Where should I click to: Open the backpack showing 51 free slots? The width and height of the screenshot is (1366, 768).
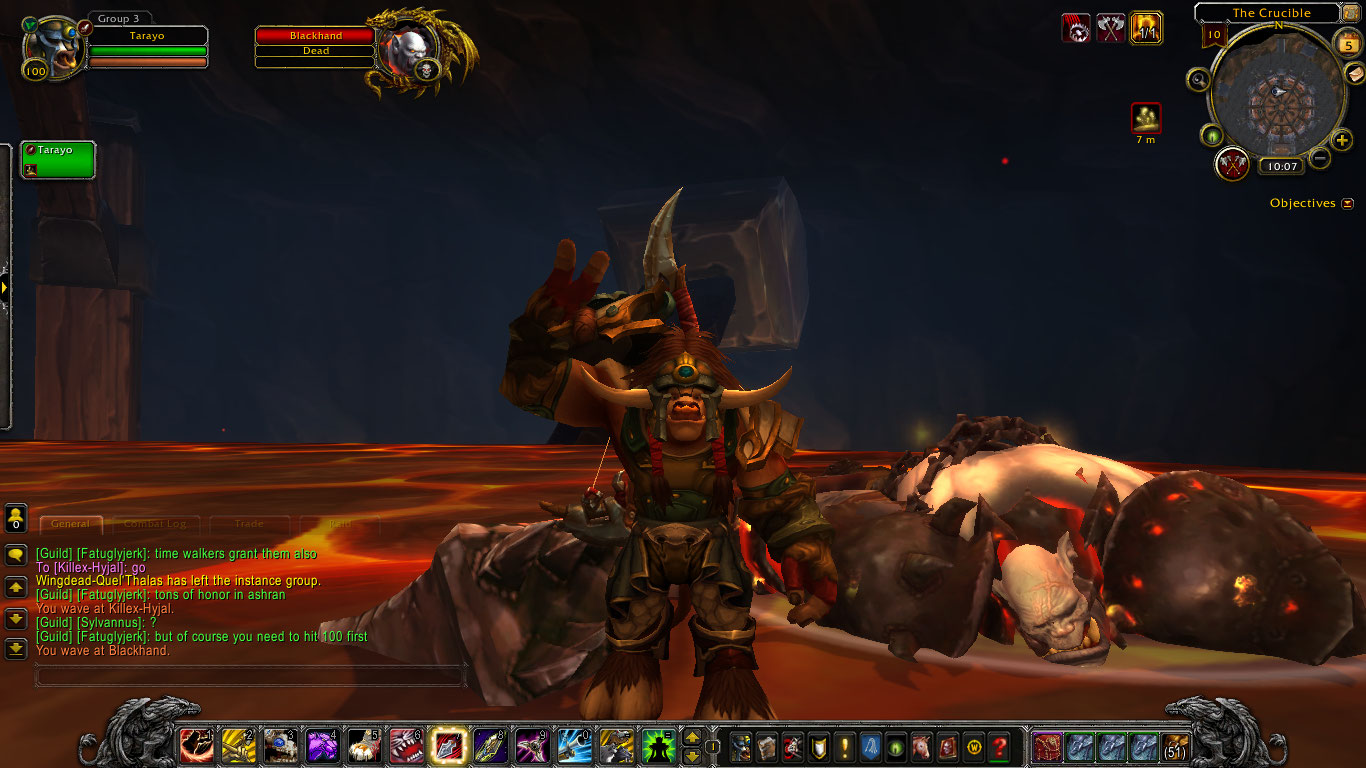click(1174, 747)
